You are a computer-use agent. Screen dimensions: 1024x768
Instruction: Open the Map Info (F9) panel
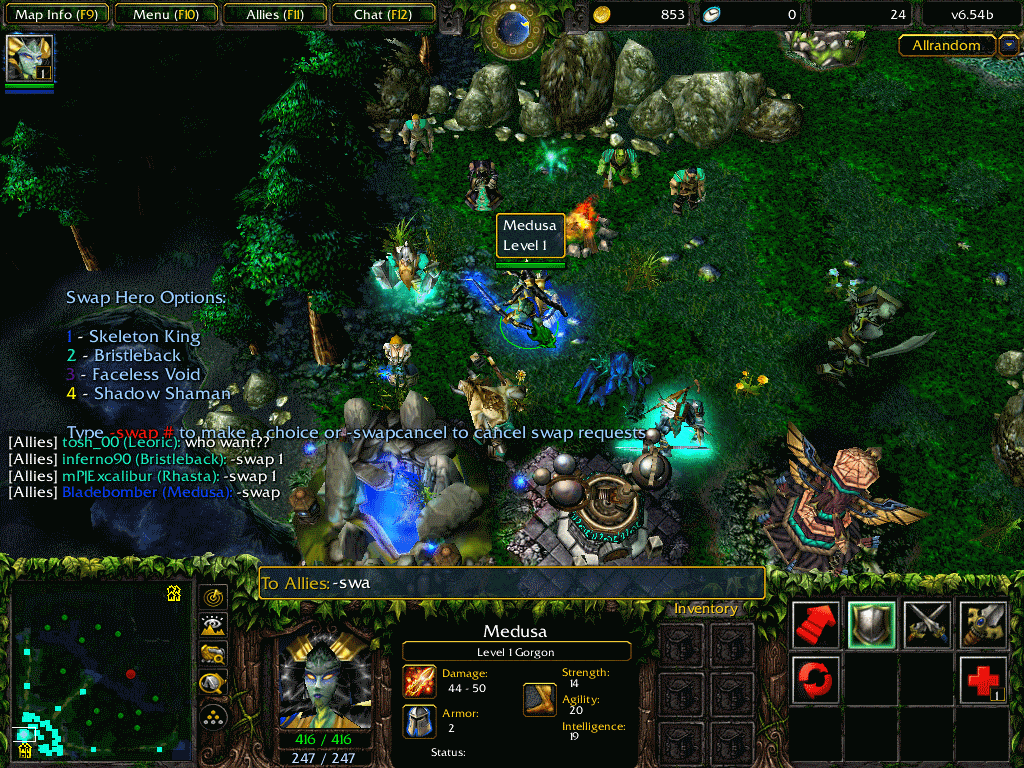[56, 15]
